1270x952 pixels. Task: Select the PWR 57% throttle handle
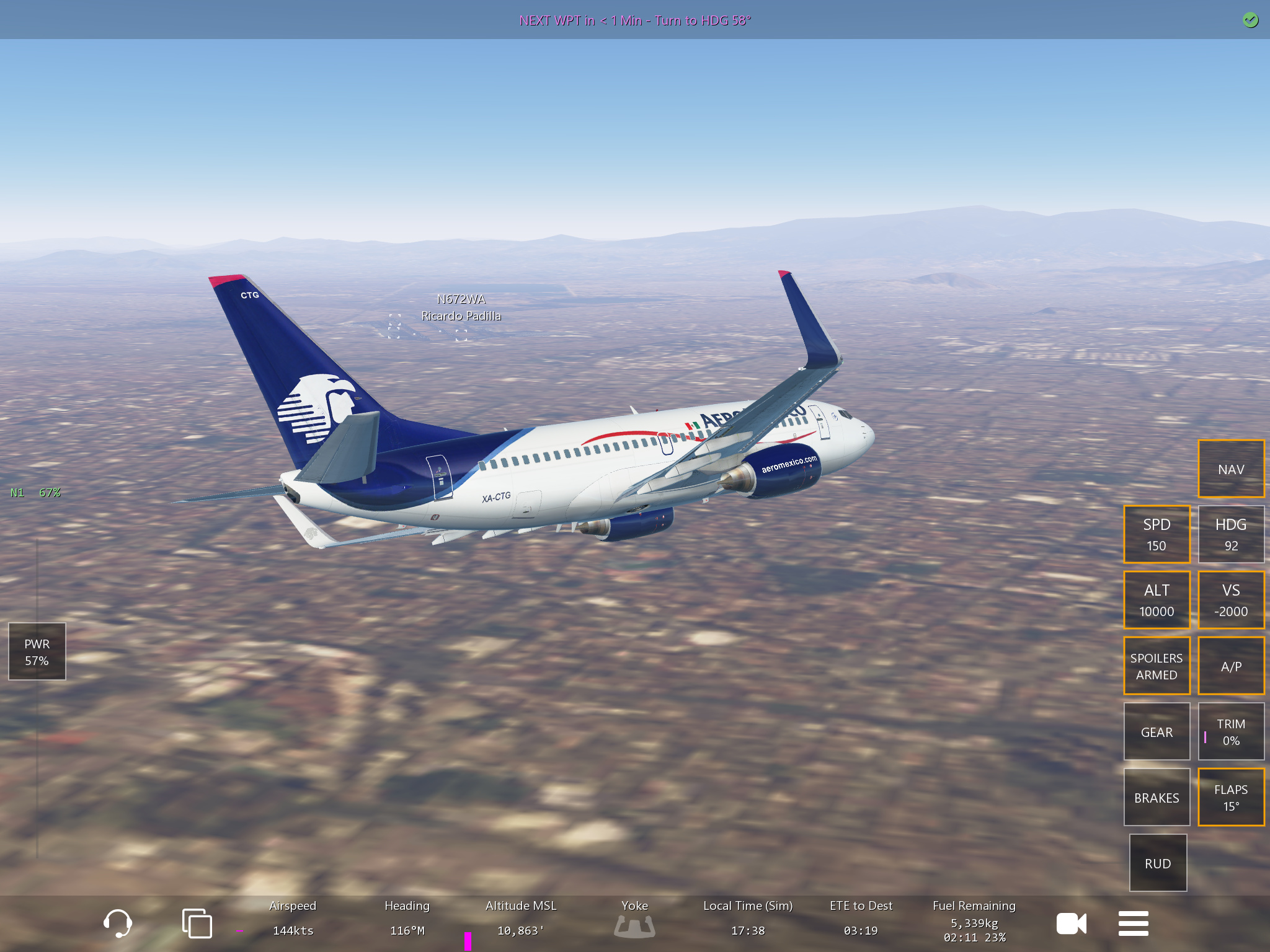(x=37, y=651)
